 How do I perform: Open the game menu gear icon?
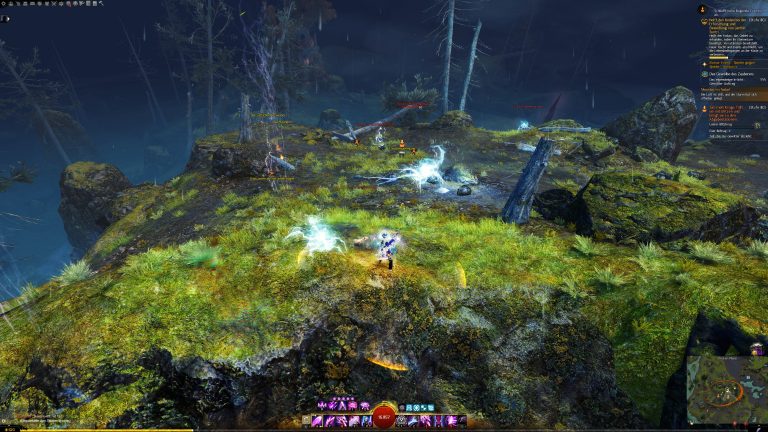(x=5, y=4)
